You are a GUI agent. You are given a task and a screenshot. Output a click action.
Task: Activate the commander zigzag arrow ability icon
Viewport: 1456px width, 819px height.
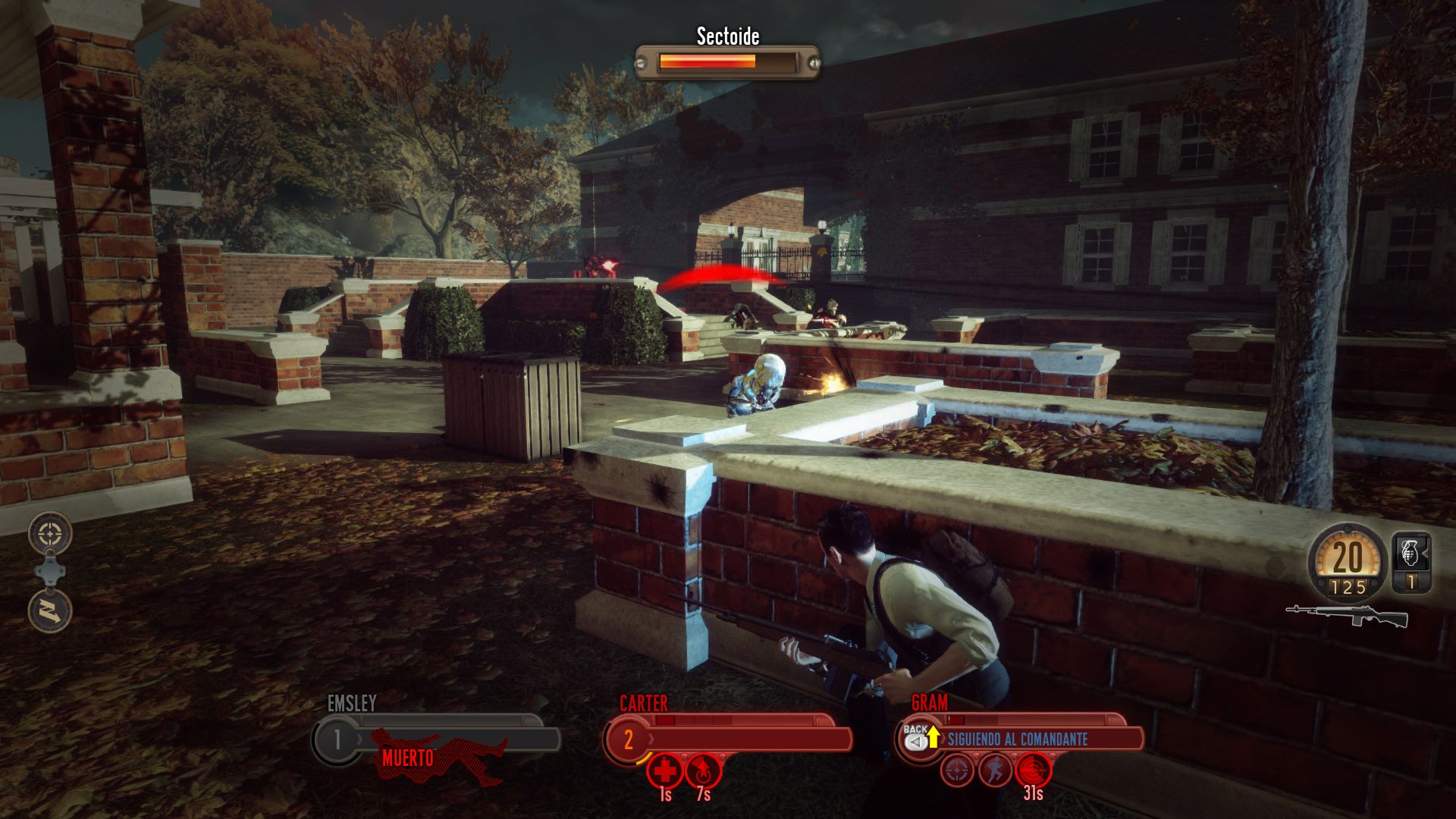50,610
